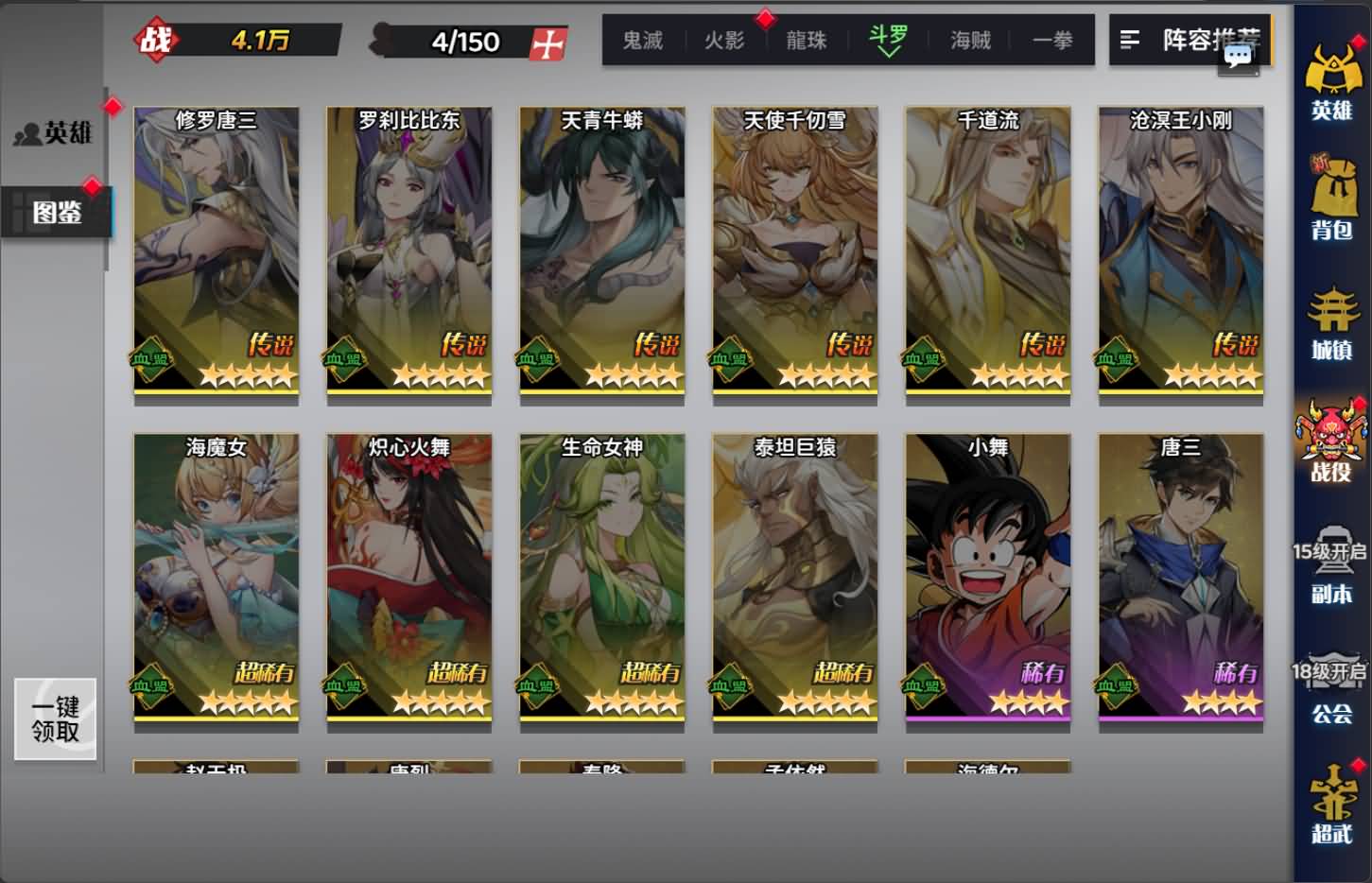Open the chat bubble icon near 阵容推荐
This screenshot has height=883, width=1372.
pyautogui.click(x=1236, y=59)
